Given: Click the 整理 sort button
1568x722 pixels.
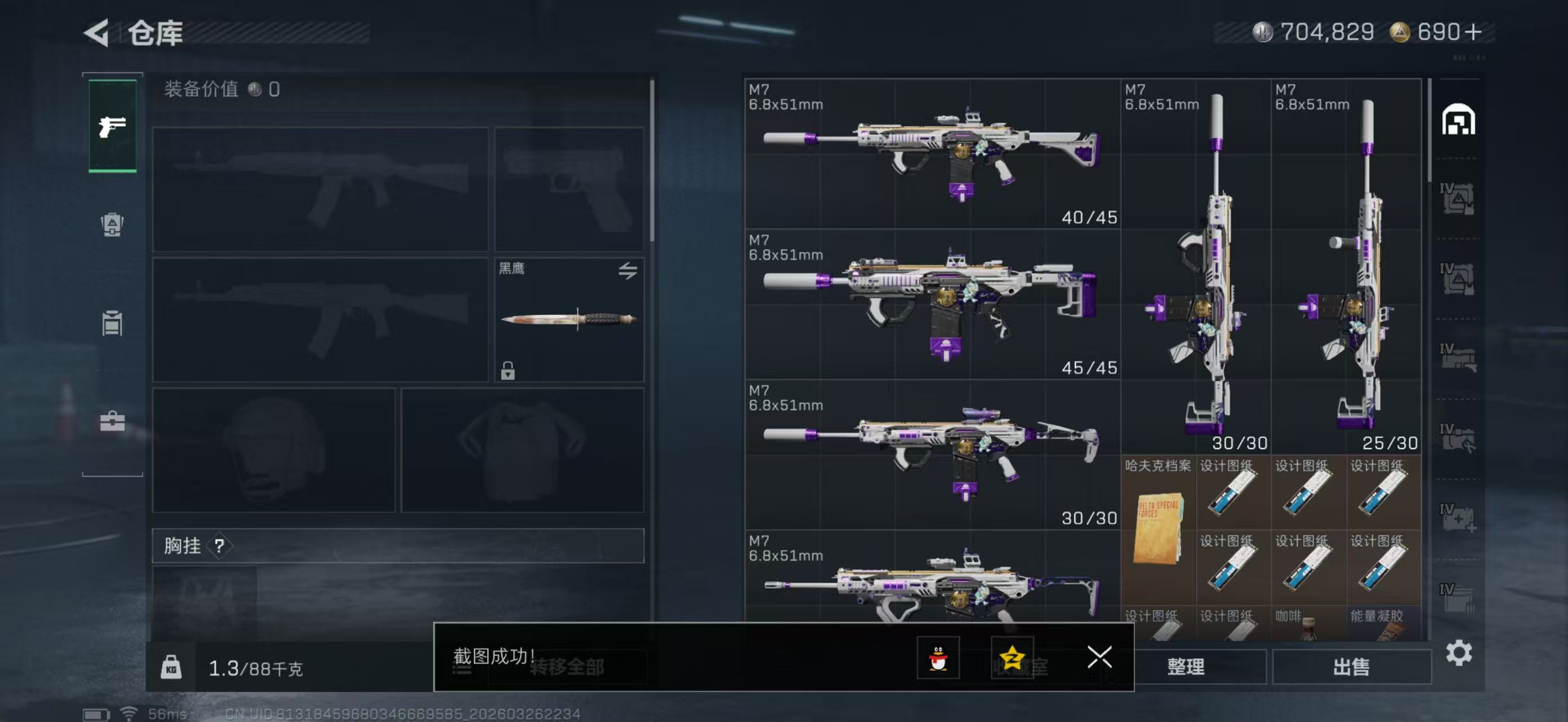Looking at the screenshot, I should coord(1186,667).
